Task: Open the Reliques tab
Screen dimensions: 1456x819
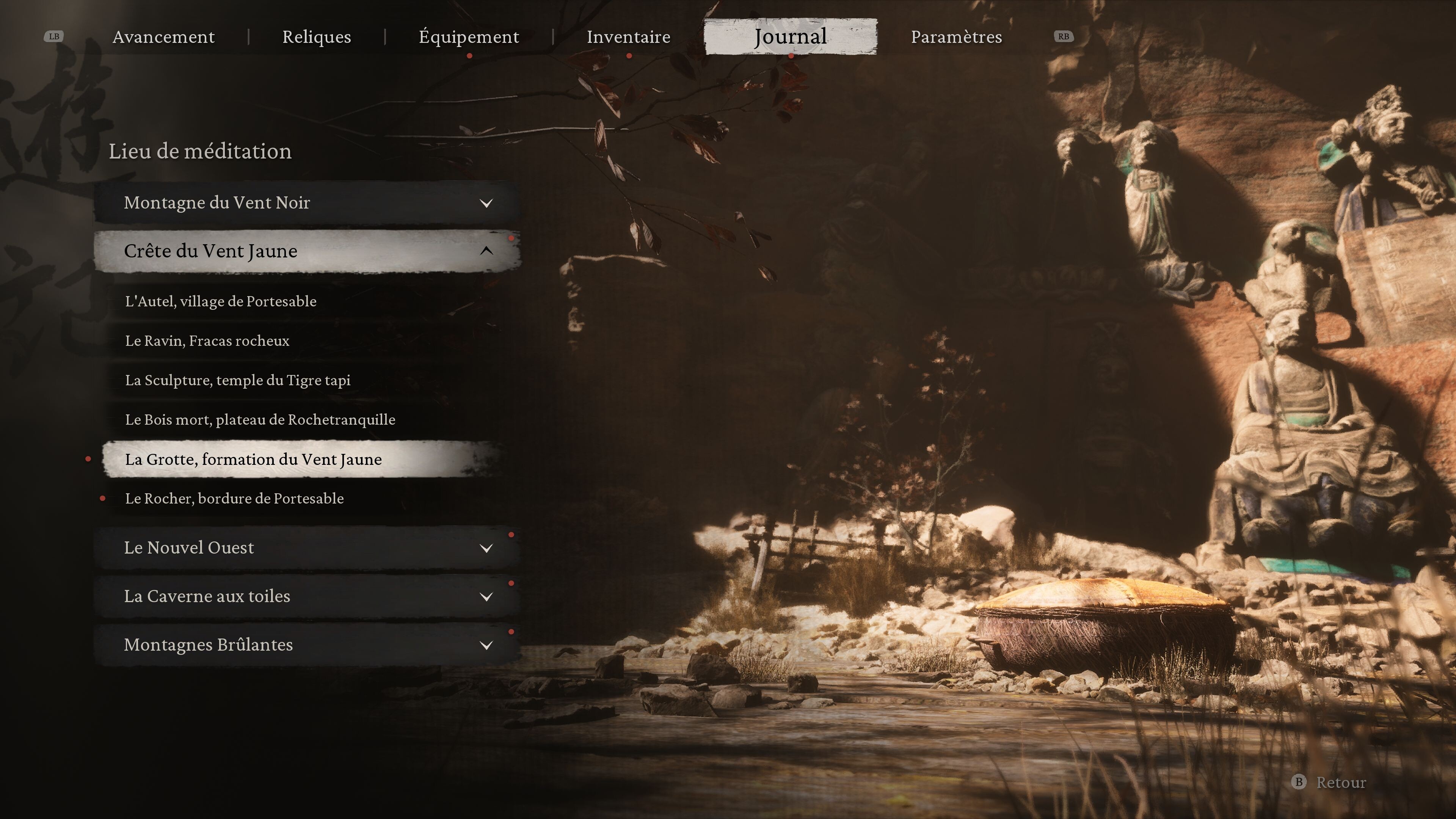Action: pyautogui.click(x=317, y=37)
